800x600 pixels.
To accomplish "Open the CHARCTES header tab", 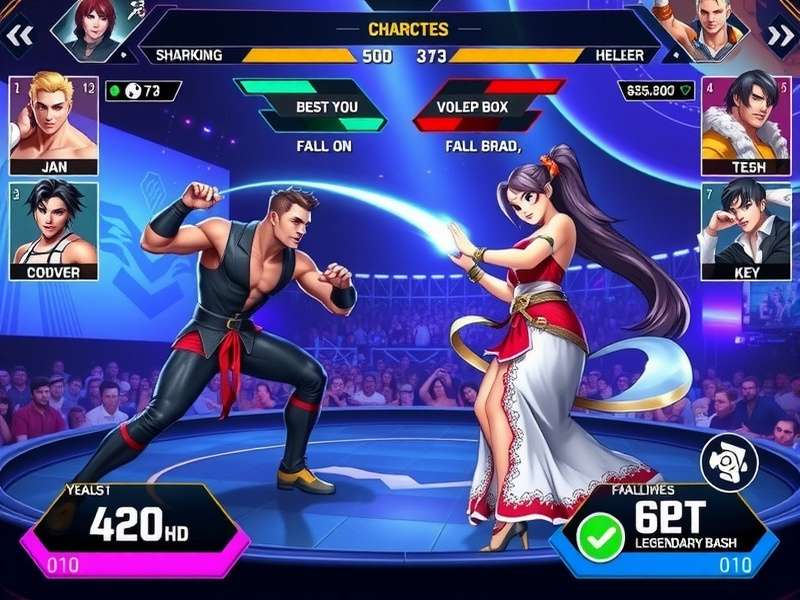I will [x=408, y=30].
